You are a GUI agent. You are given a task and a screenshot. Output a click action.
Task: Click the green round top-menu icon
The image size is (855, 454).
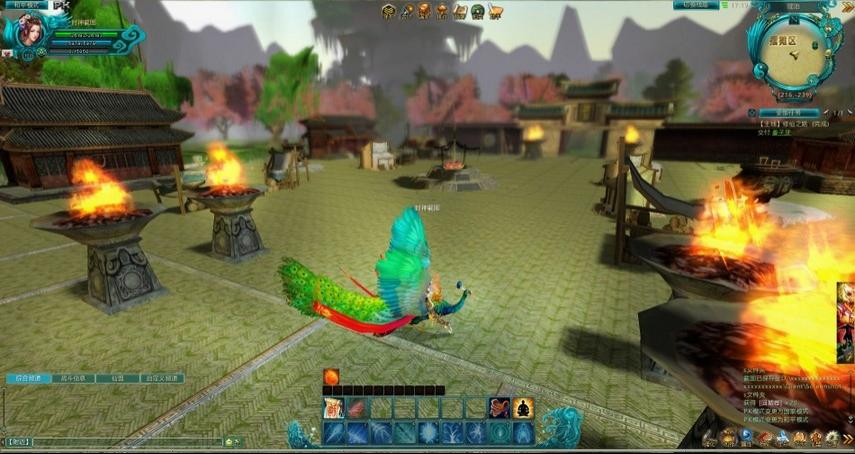478,12
